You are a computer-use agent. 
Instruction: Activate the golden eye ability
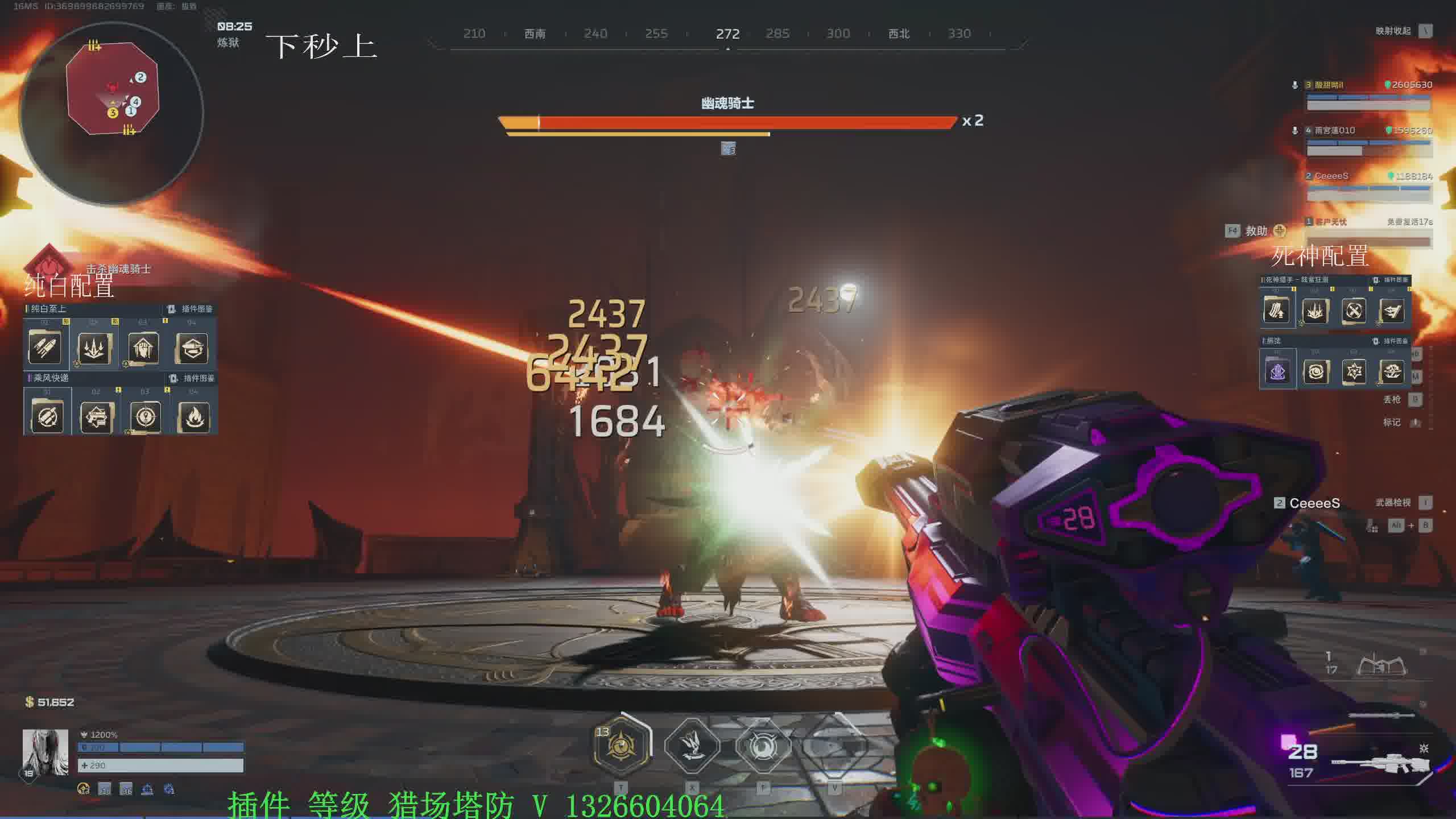(x=621, y=746)
